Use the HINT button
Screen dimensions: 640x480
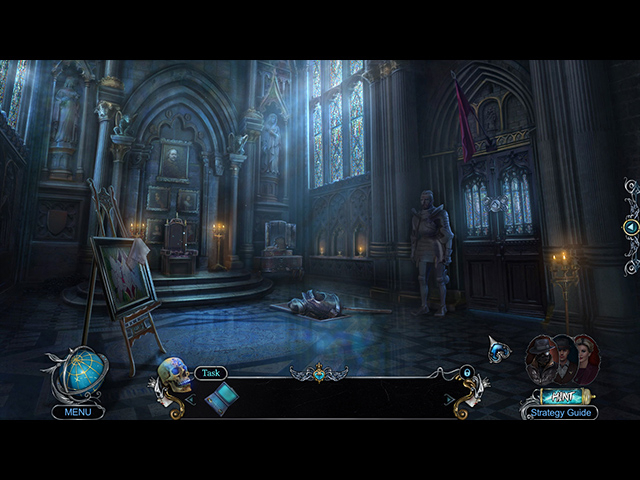[560, 396]
